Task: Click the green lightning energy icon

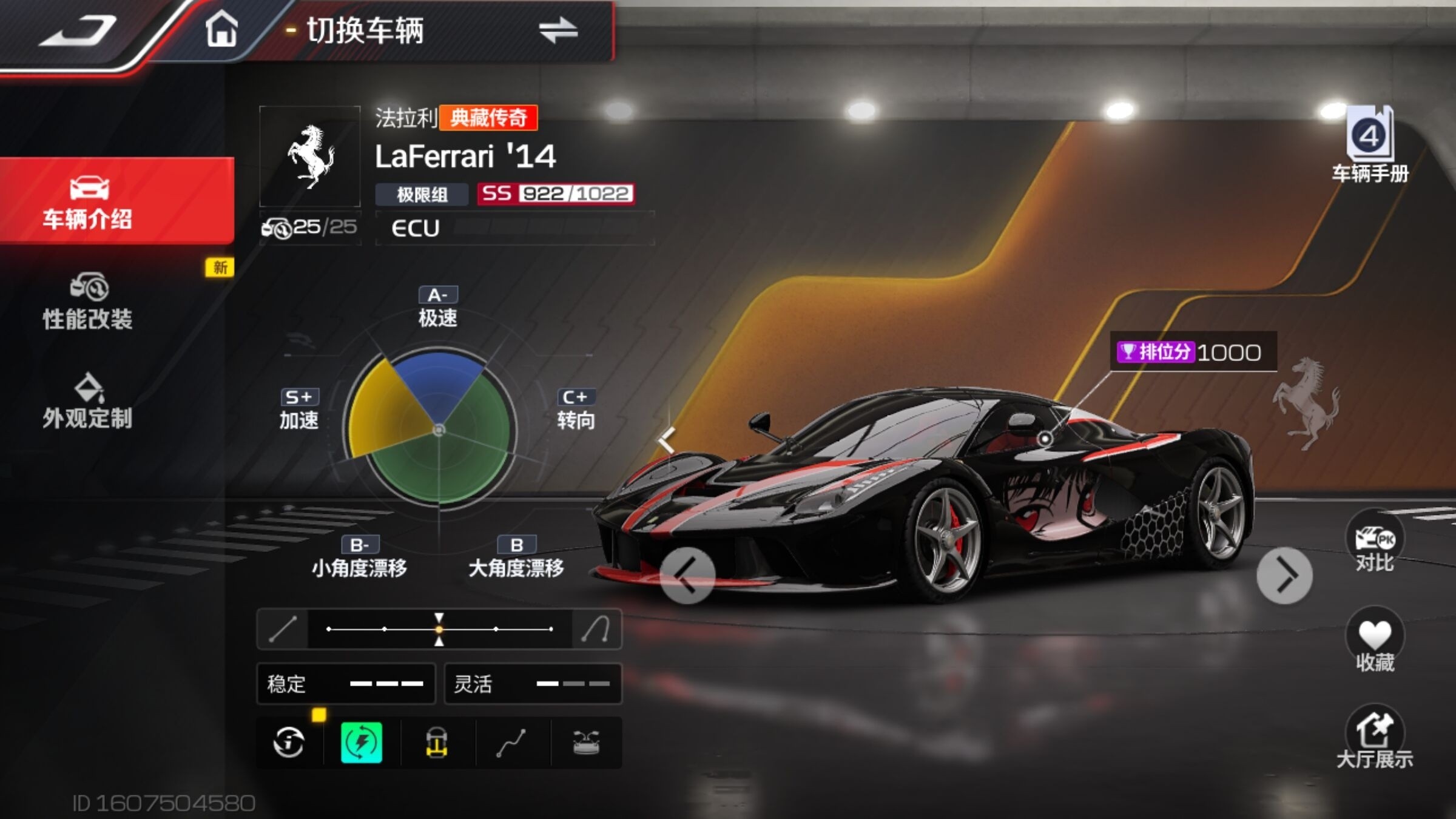Action: tap(362, 743)
